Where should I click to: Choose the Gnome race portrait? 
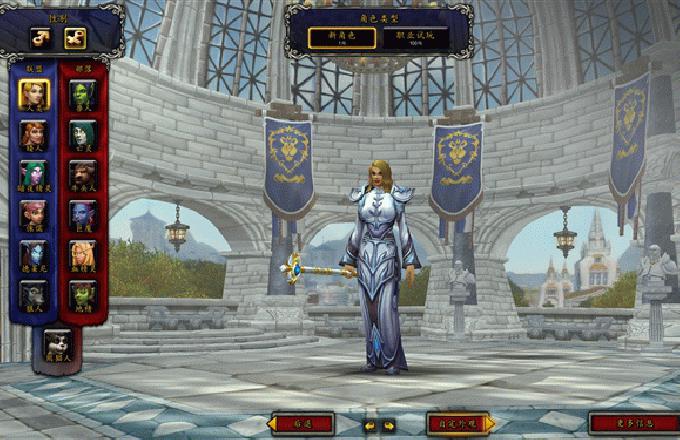(x=32, y=214)
